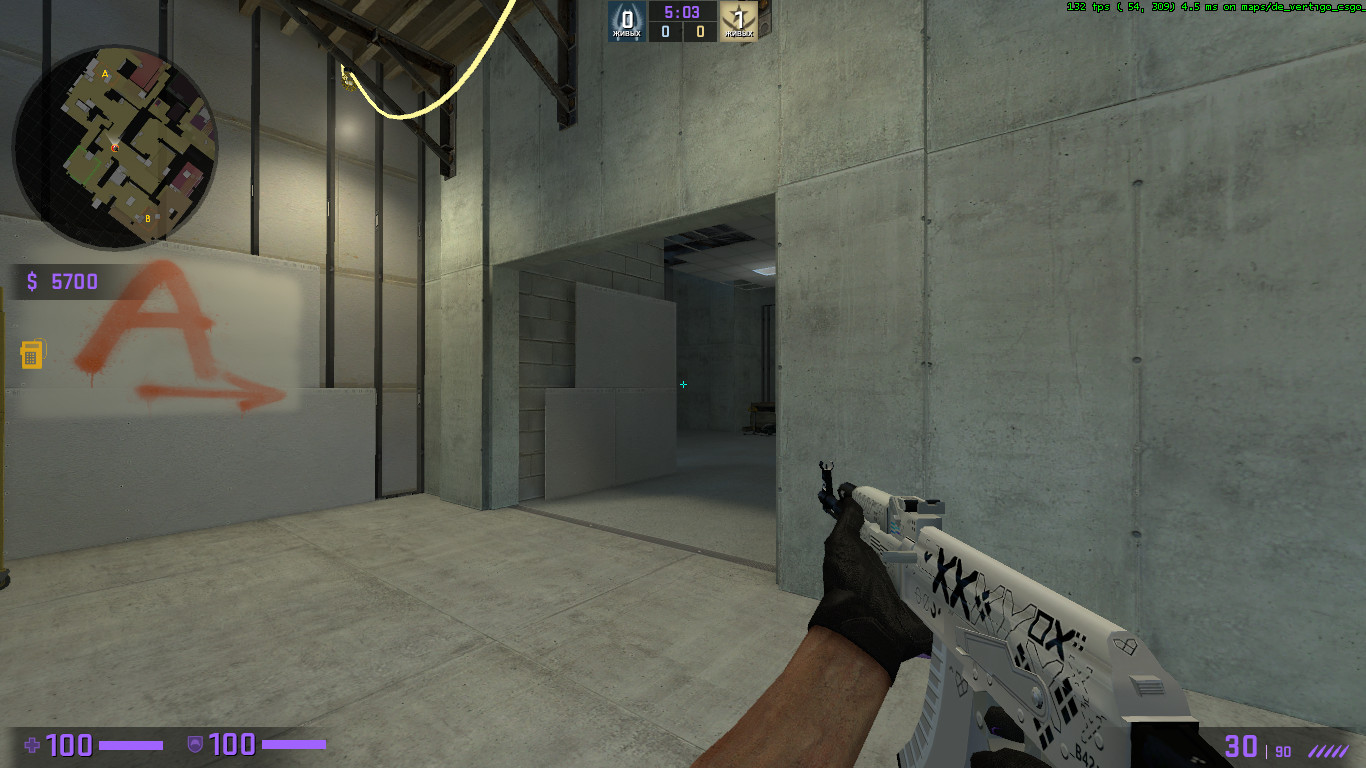Expand the CT живых counter showing 0
Viewport: 1366px width, 768px height.
(627, 22)
